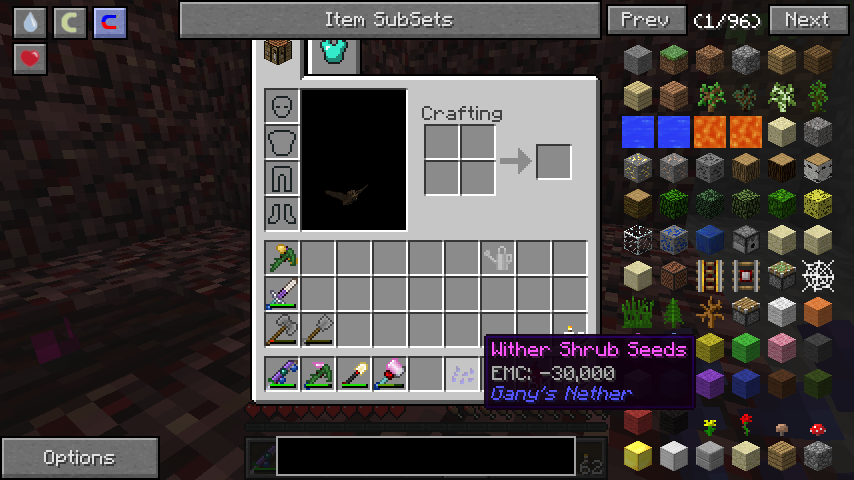Go to the Next item page
This screenshot has width=854, height=480.
point(806,20)
